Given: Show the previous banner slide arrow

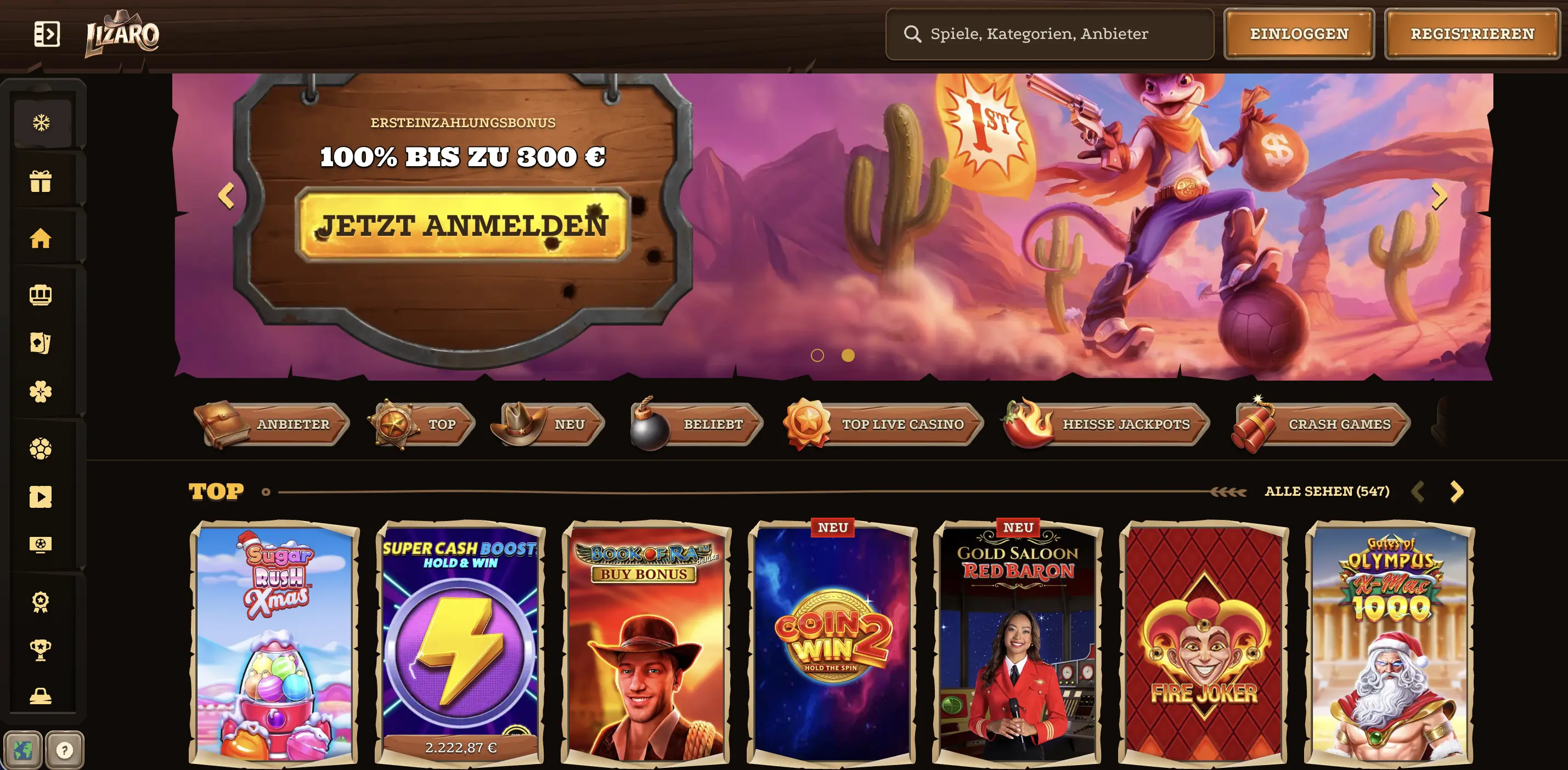Looking at the screenshot, I should (x=227, y=196).
